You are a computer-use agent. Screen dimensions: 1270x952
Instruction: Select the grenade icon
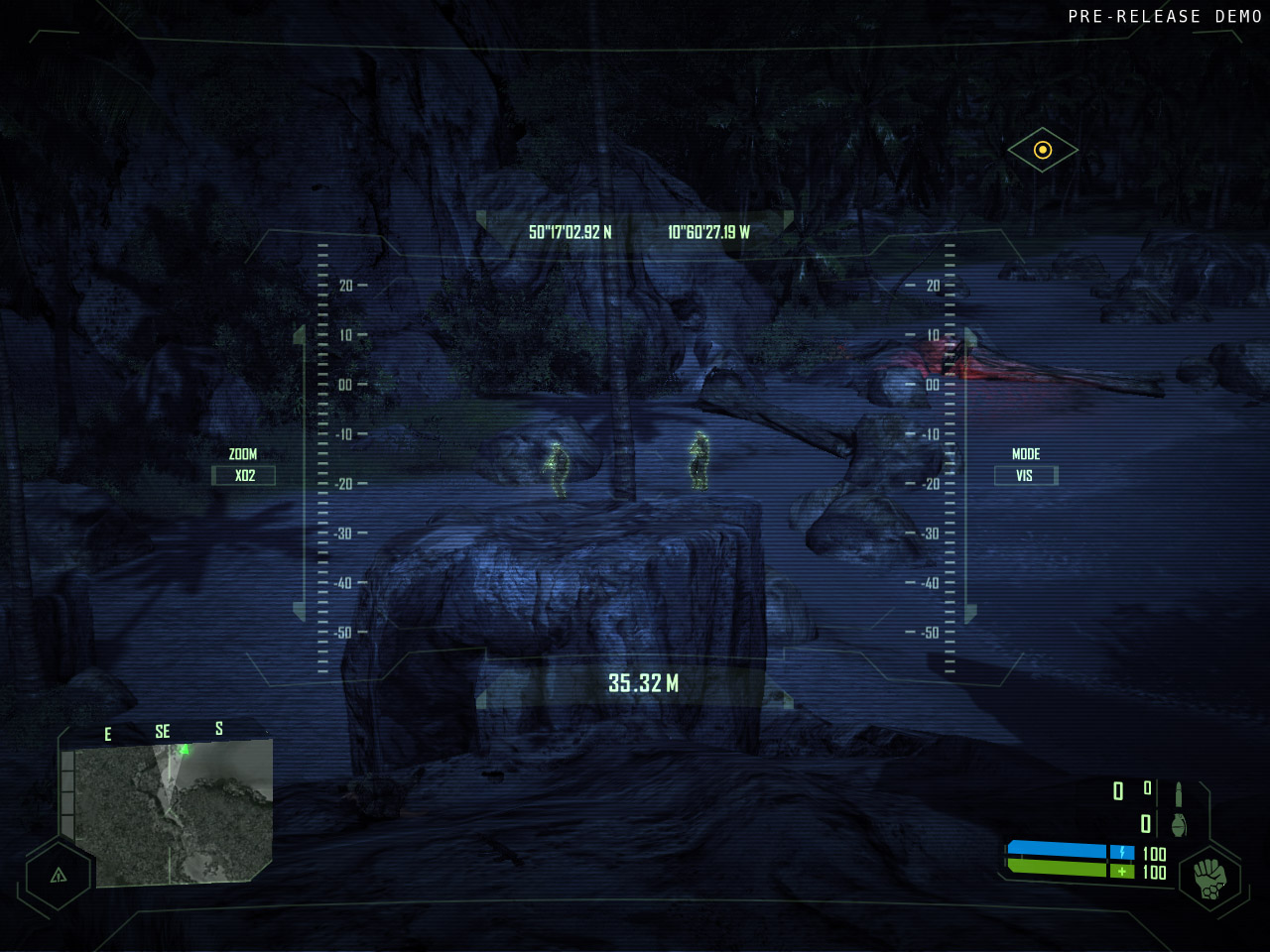pos(1179,825)
